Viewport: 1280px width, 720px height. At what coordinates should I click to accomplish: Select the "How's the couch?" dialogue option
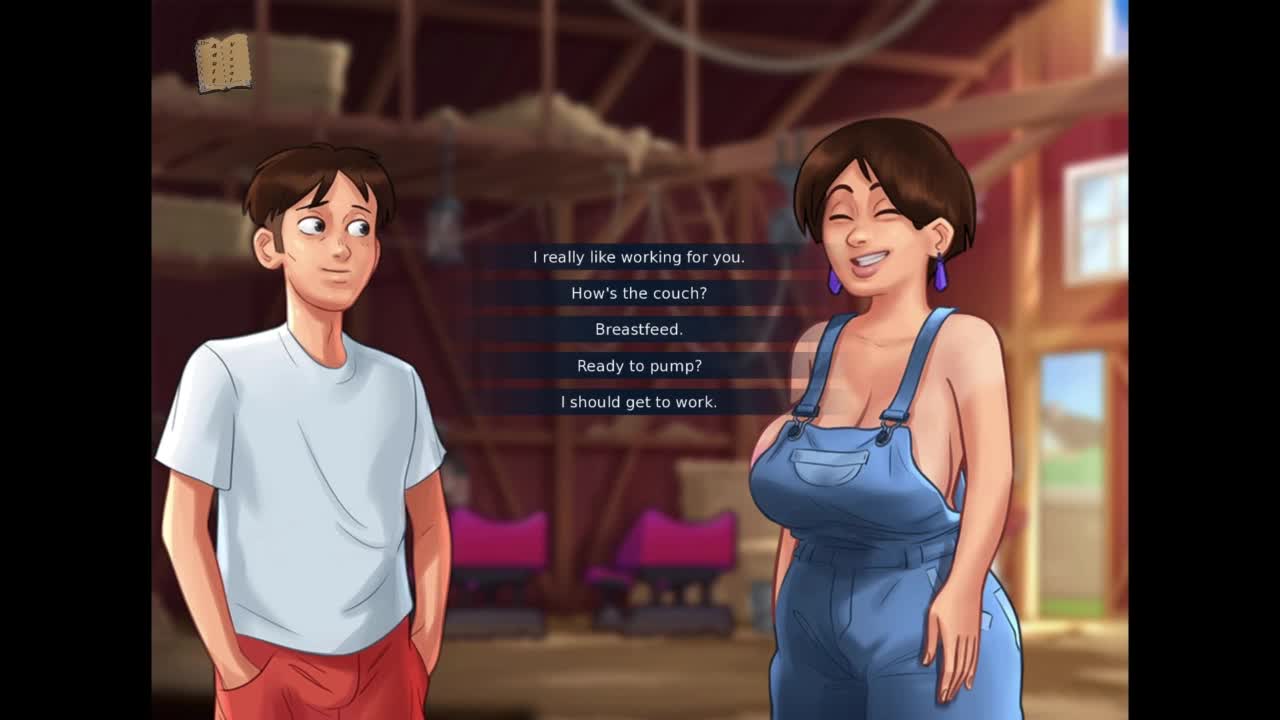point(639,293)
